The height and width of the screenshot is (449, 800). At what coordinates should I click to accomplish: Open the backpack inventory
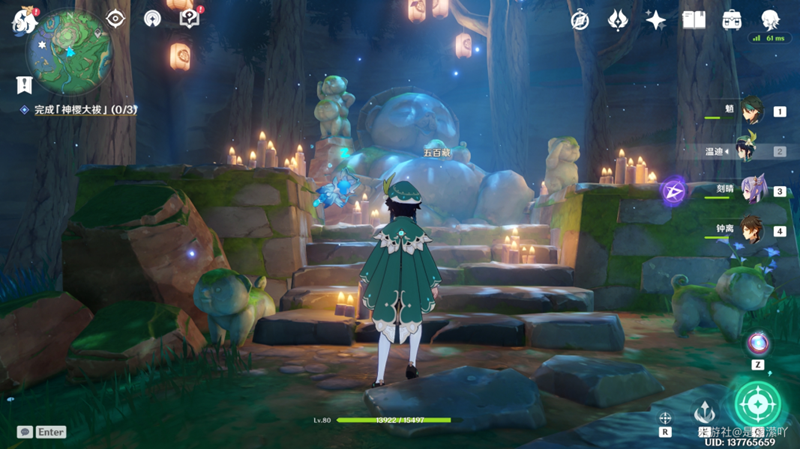point(732,19)
